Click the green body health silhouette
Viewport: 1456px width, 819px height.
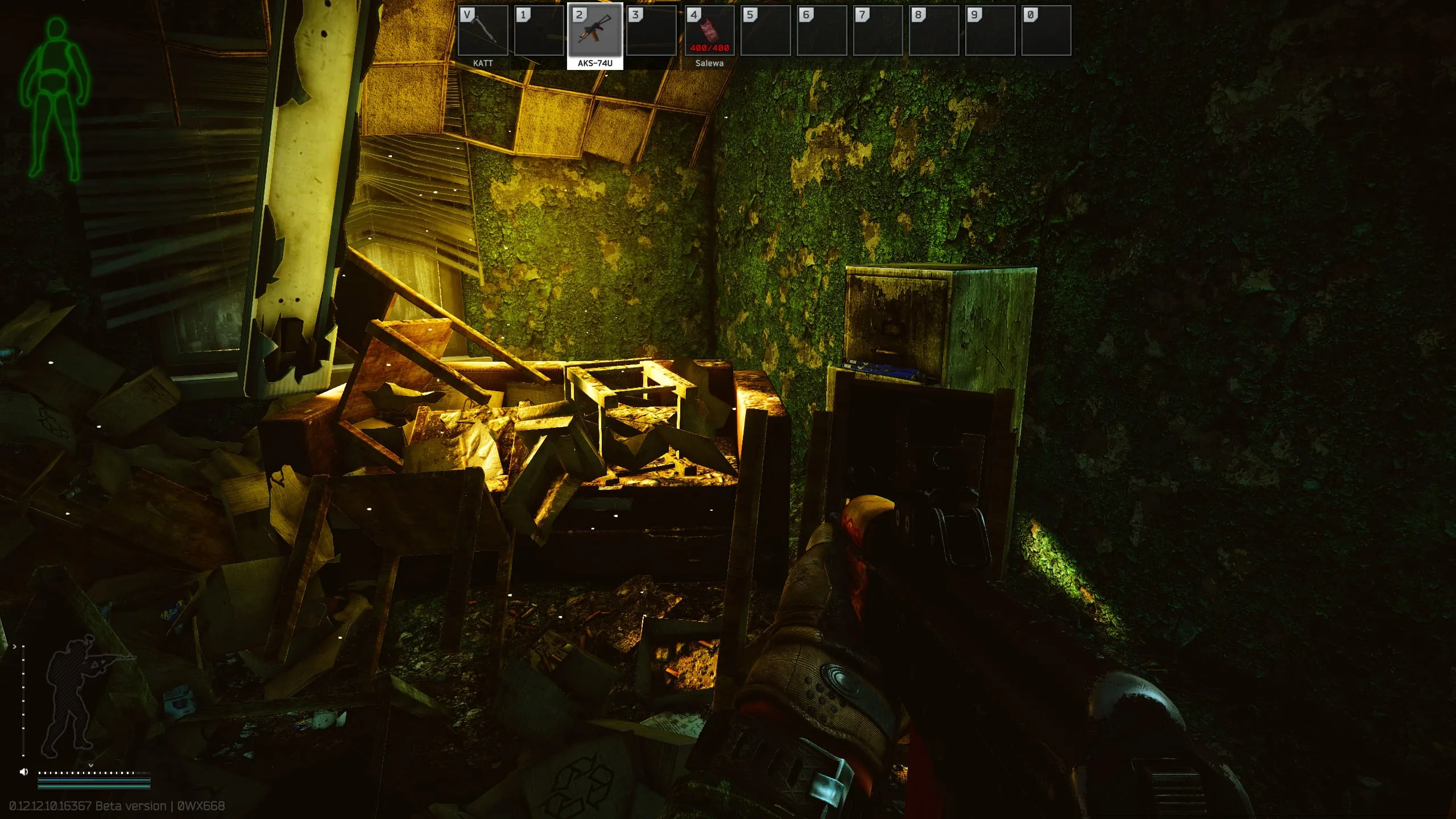[55, 100]
